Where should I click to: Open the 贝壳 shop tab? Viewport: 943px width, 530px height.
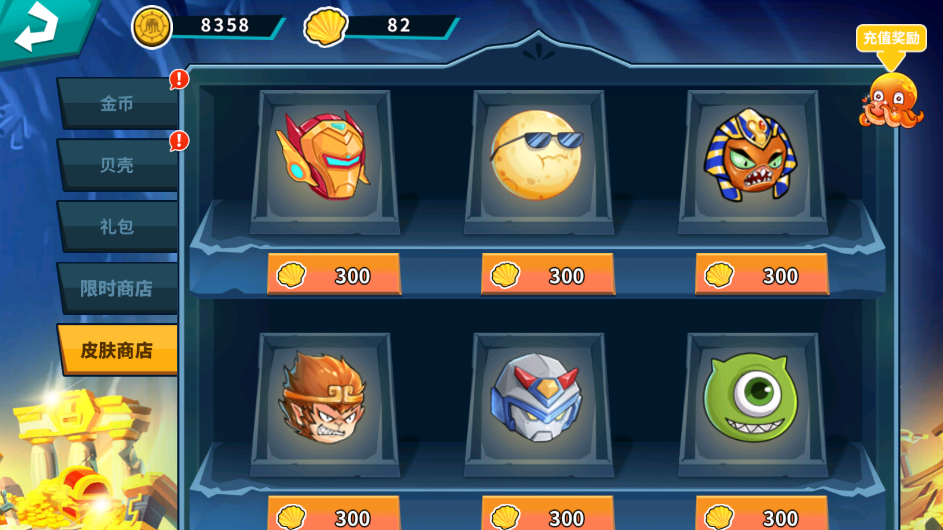click(x=117, y=165)
